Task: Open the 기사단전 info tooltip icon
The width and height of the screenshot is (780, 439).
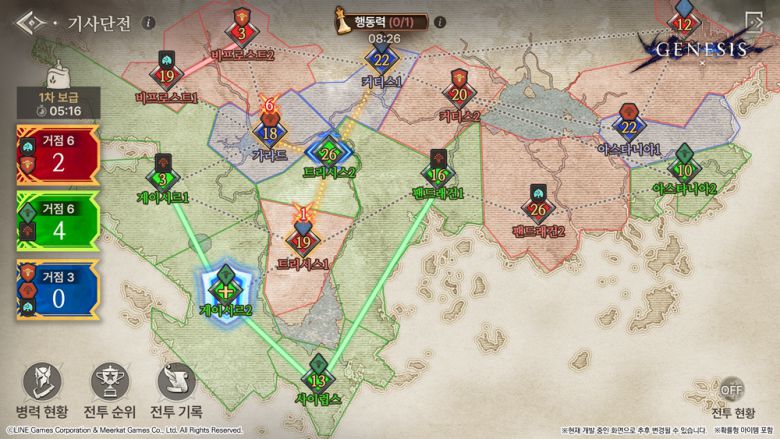Action: pos(149,22)
